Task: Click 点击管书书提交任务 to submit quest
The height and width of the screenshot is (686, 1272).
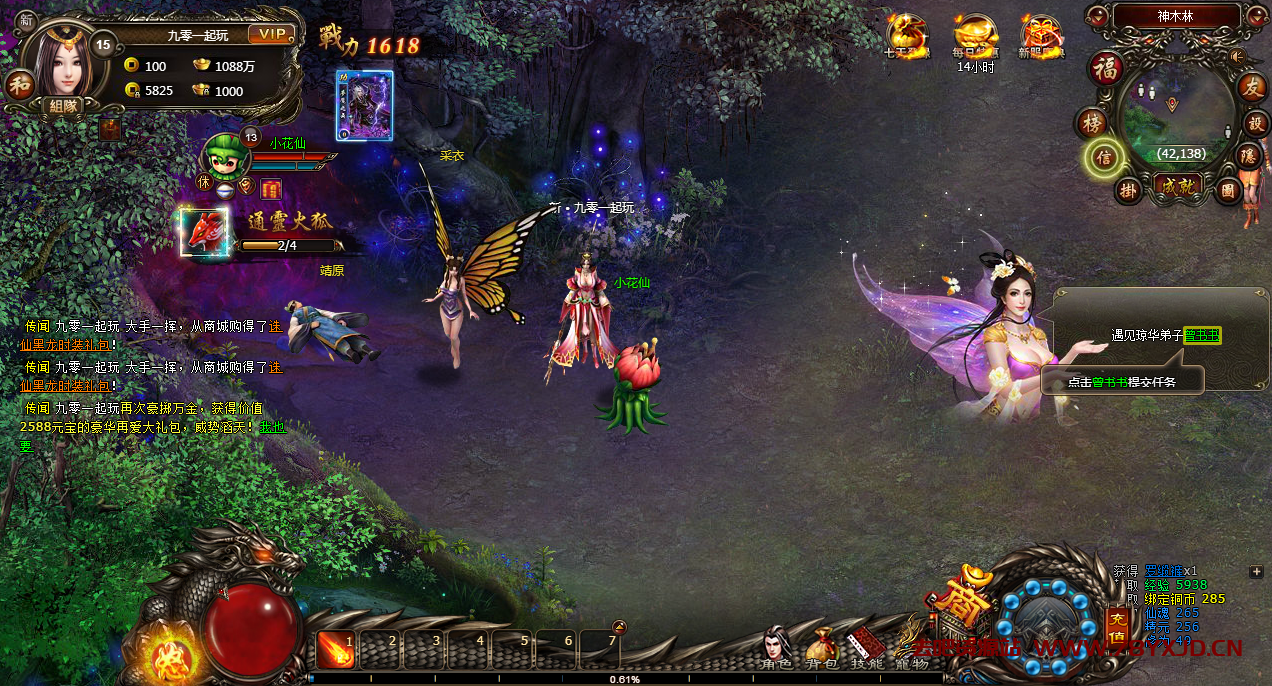Action: pos(1120,381)
